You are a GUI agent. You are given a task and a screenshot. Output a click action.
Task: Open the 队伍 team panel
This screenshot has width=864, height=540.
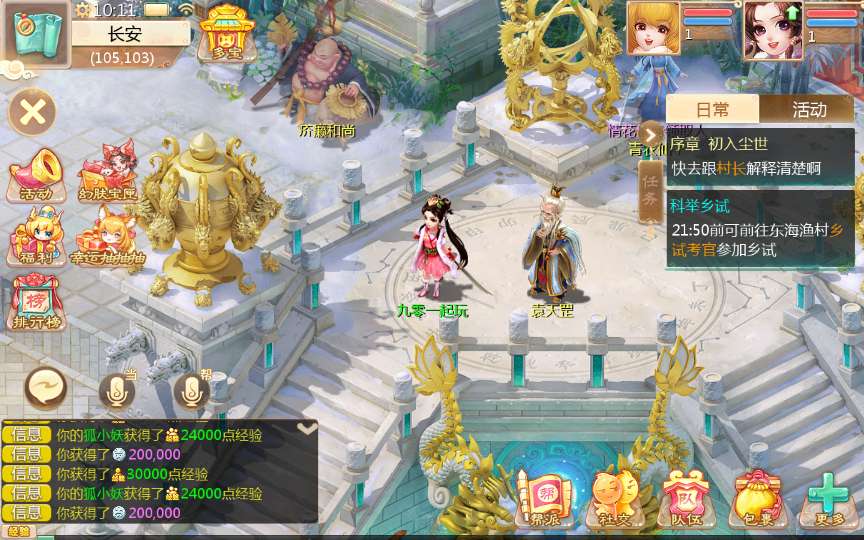pos(686,497)
